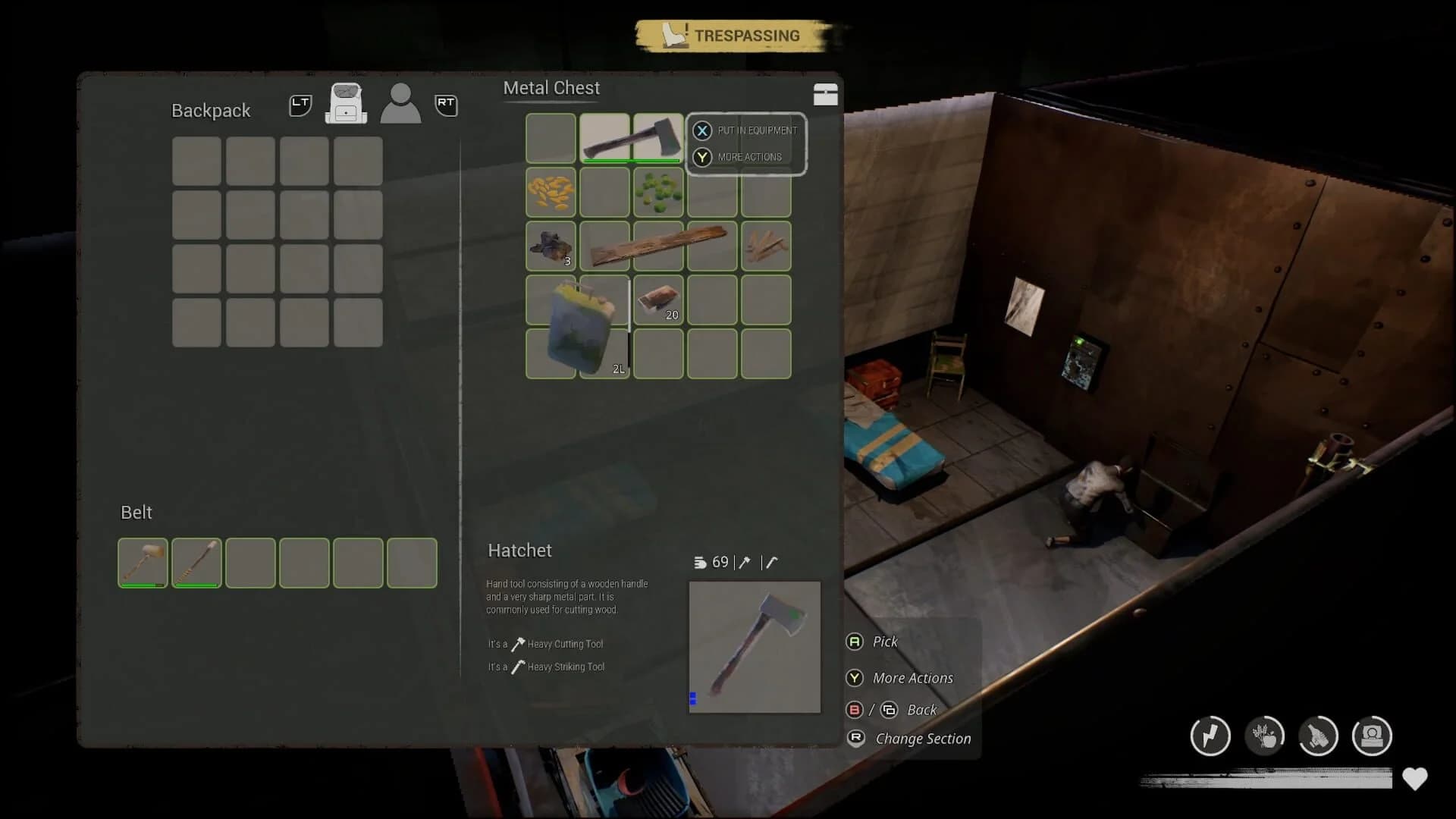Click the Heavy Striking Tool icon
The image size is (1456, 819).
click(517, 667)
